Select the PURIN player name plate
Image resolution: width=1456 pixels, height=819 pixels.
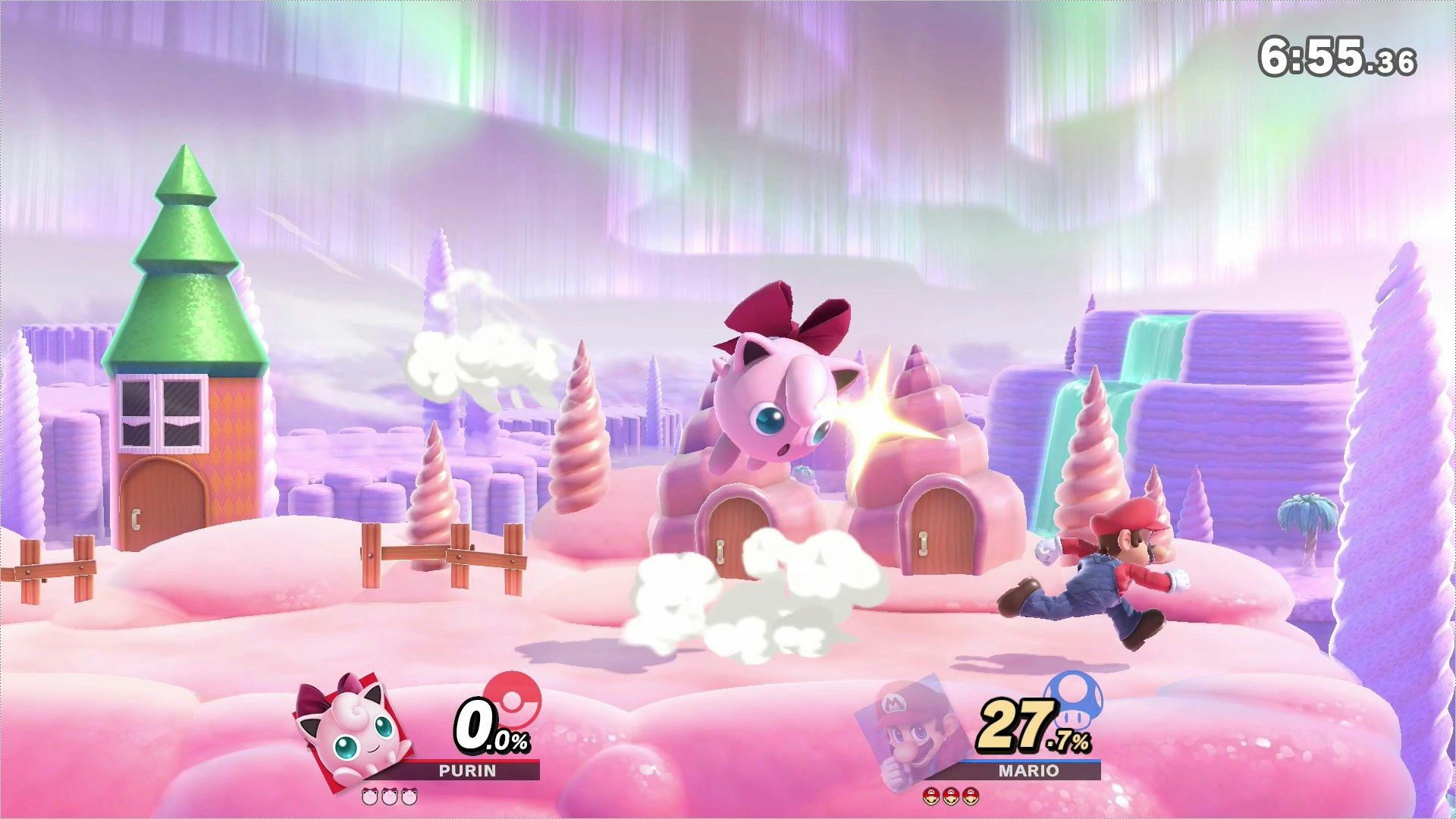click(x=467, y=770)
